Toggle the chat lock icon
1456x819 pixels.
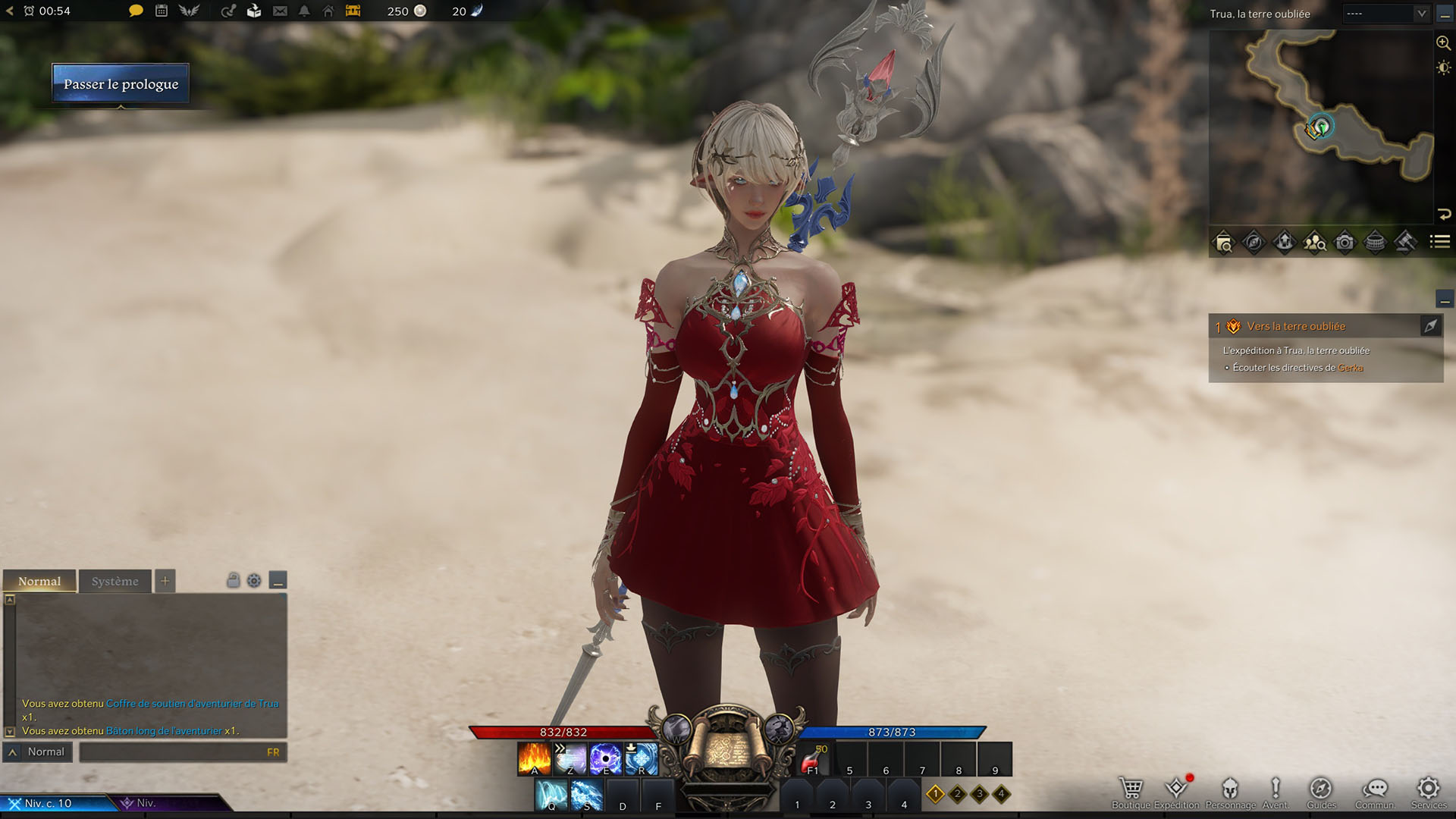pos(233,581)
